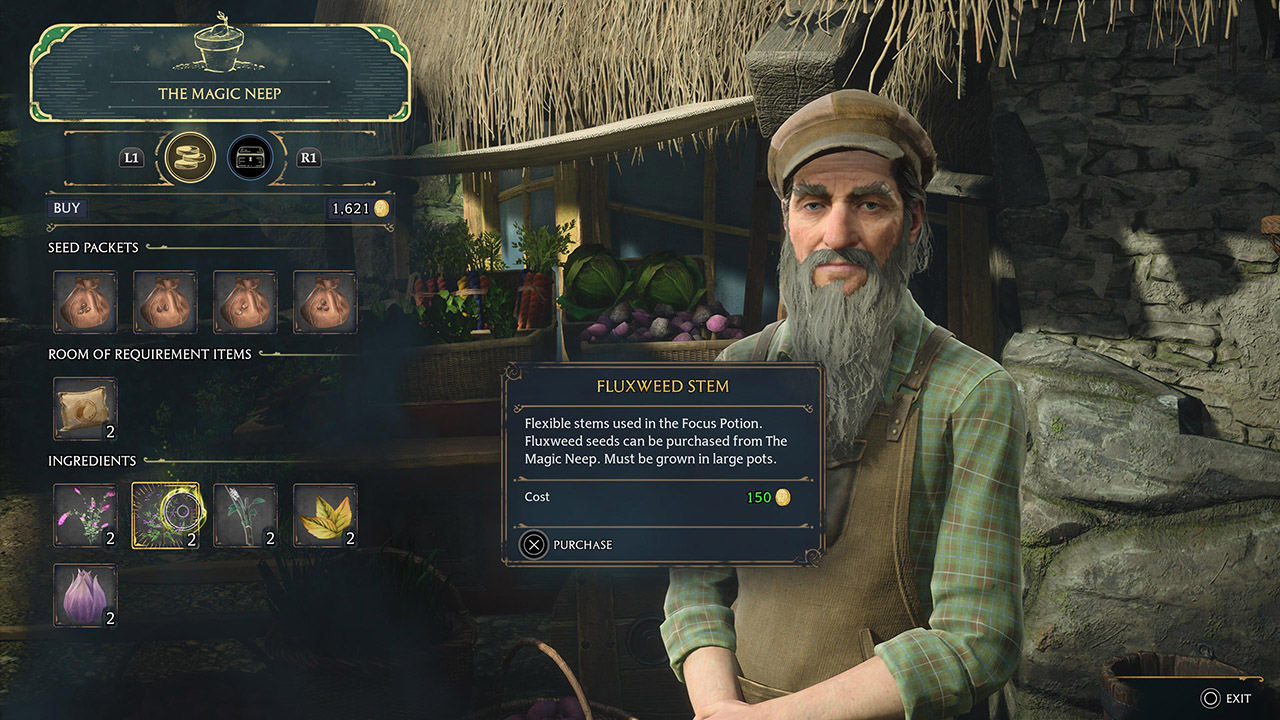1280x720 pixels.
Task: Pick the green knotgrass sprig ingredient
Action: (x=245, y=516)
